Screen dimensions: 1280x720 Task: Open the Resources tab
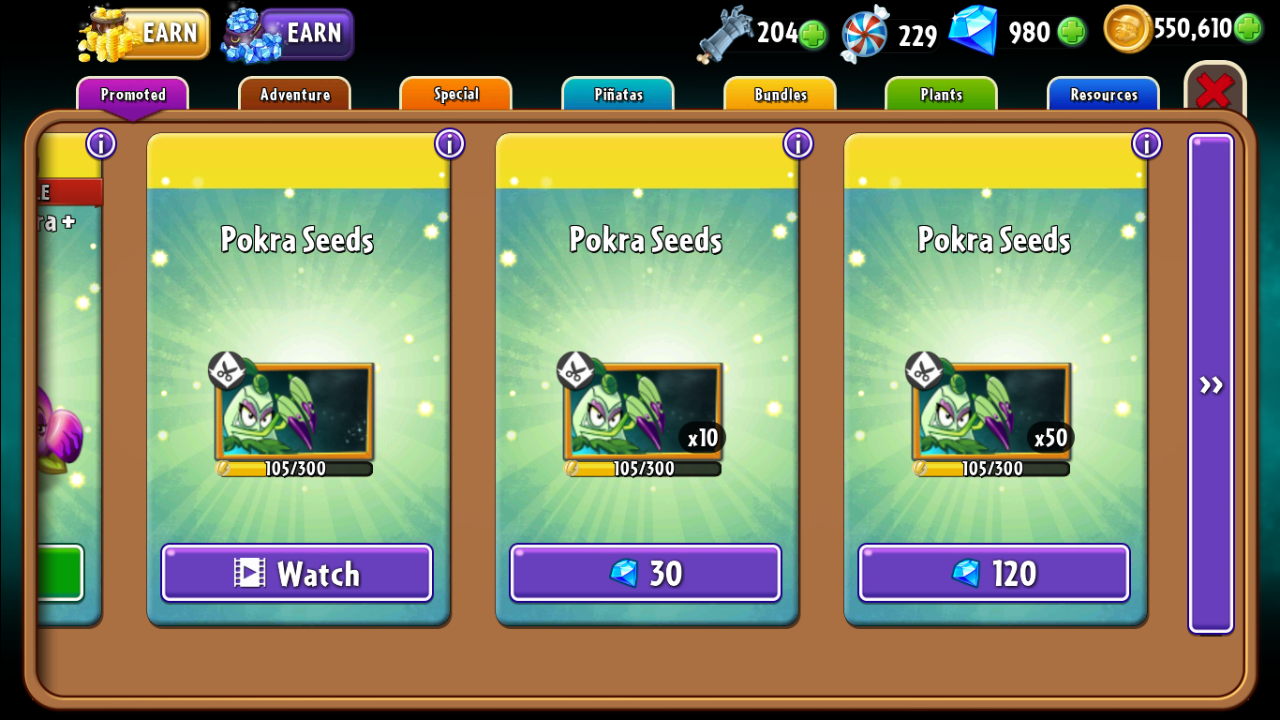click(1103, 95)
